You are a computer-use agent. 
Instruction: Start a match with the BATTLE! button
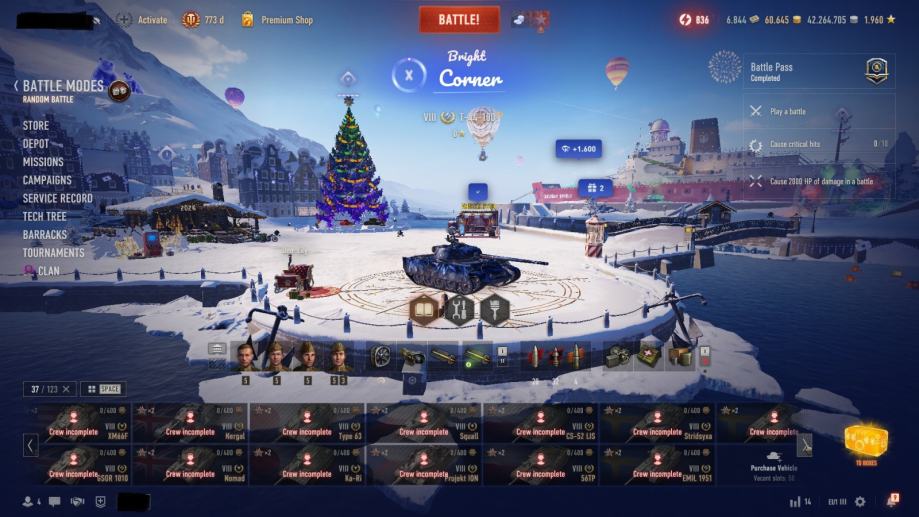[x=459, y=19]
